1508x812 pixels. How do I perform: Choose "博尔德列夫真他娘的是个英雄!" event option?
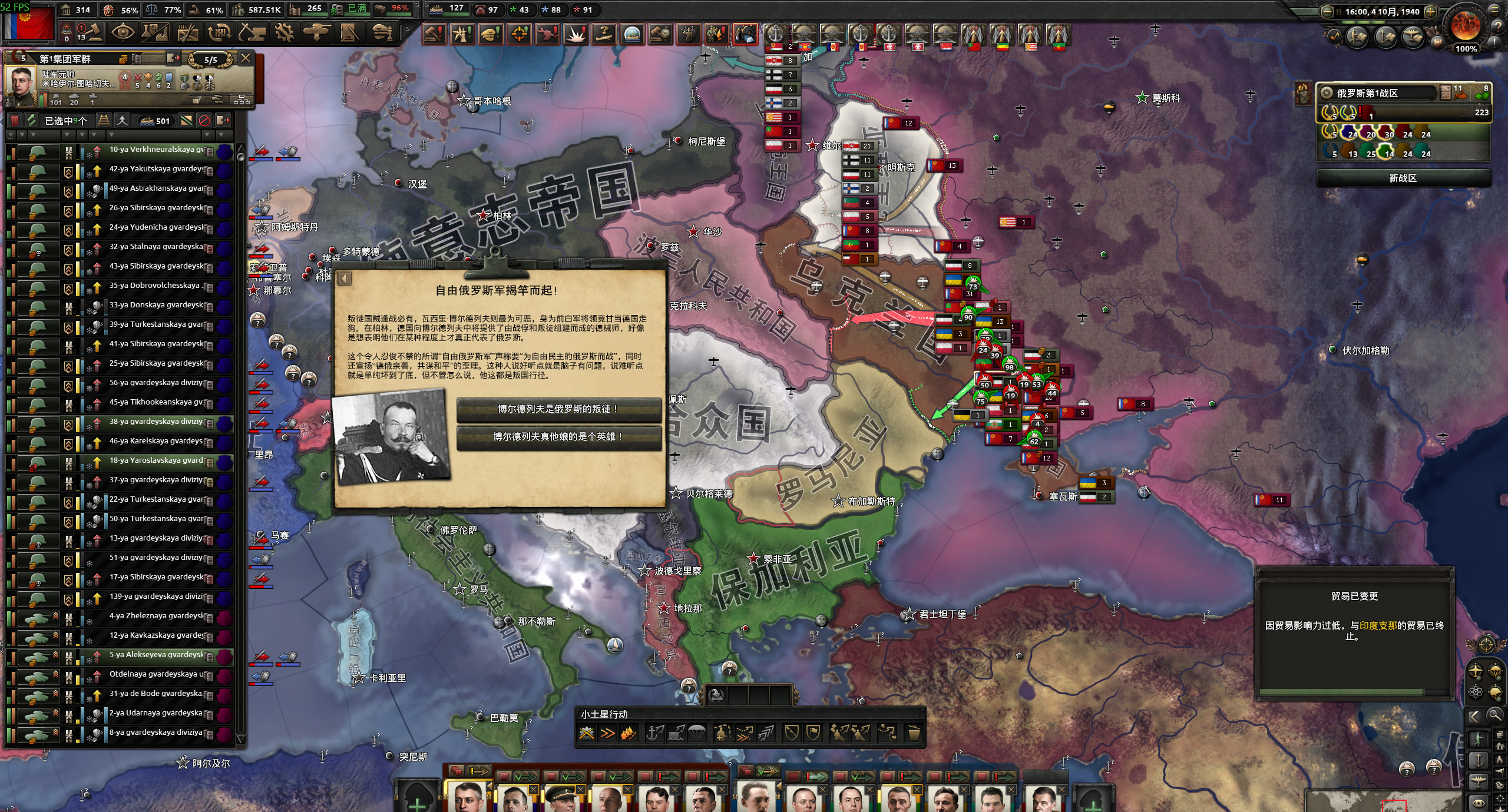[558, 437]
